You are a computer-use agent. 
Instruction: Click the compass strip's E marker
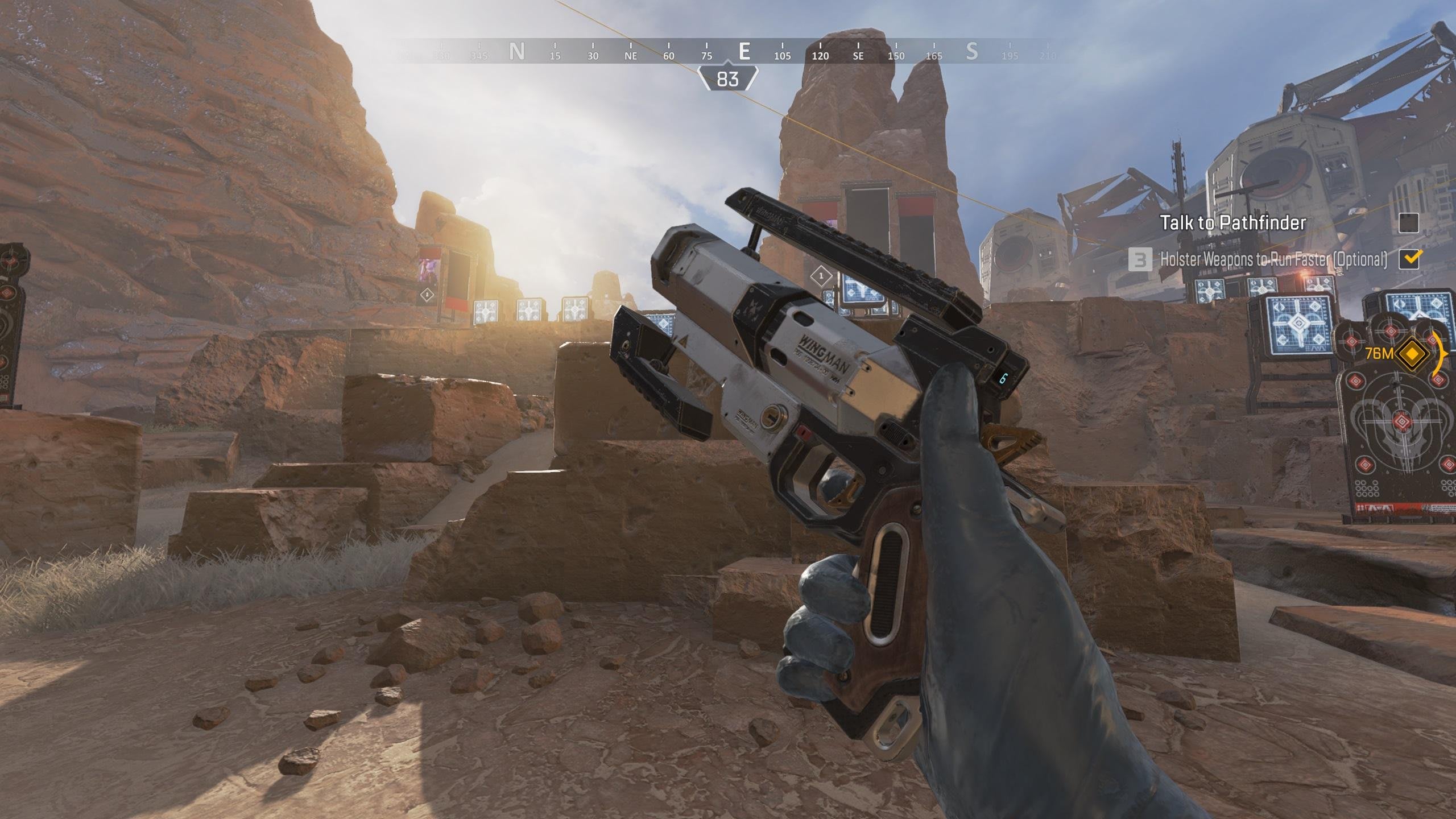click(x=744, y=52)
